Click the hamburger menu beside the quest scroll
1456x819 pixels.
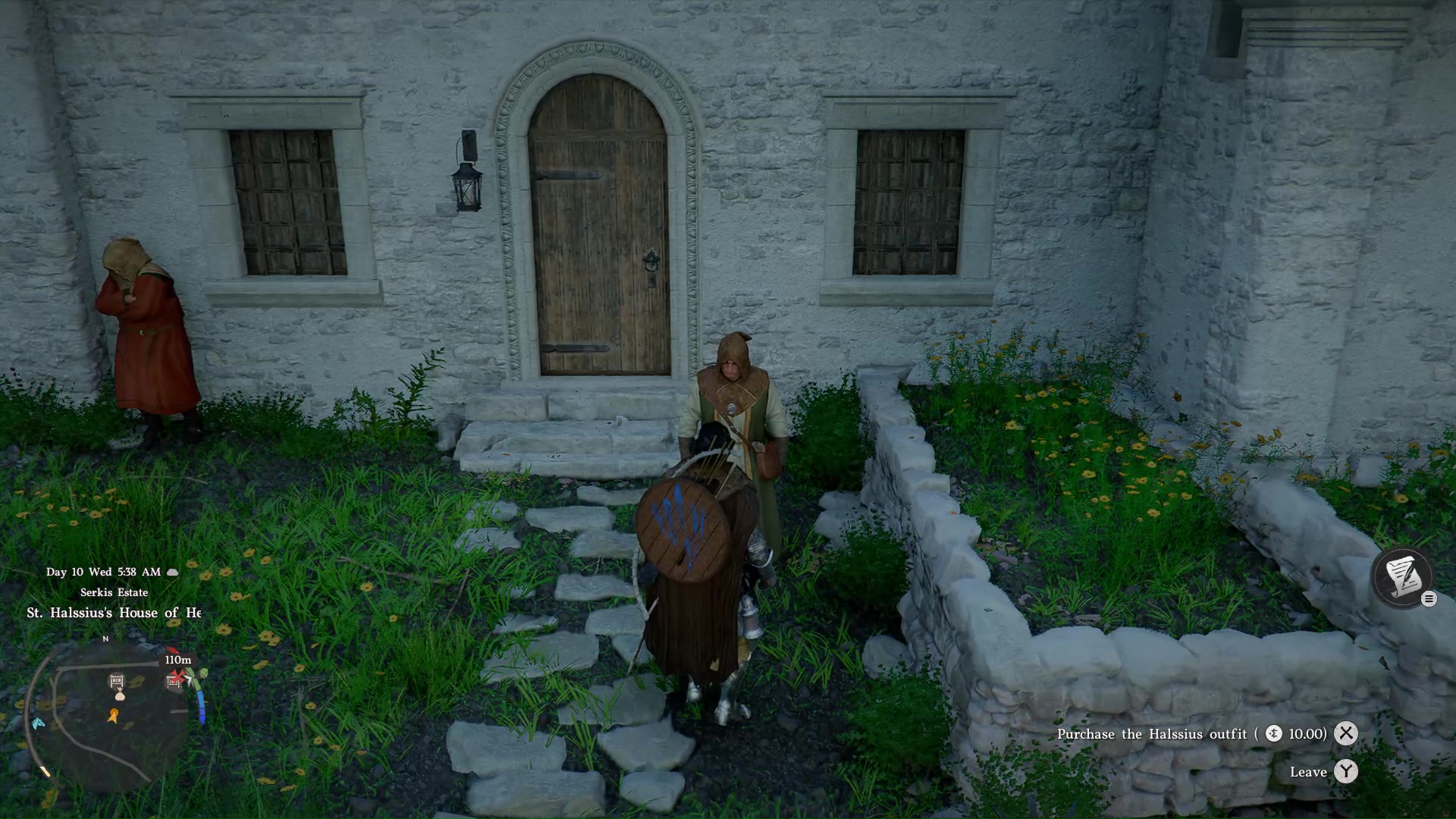(1429, 599)
